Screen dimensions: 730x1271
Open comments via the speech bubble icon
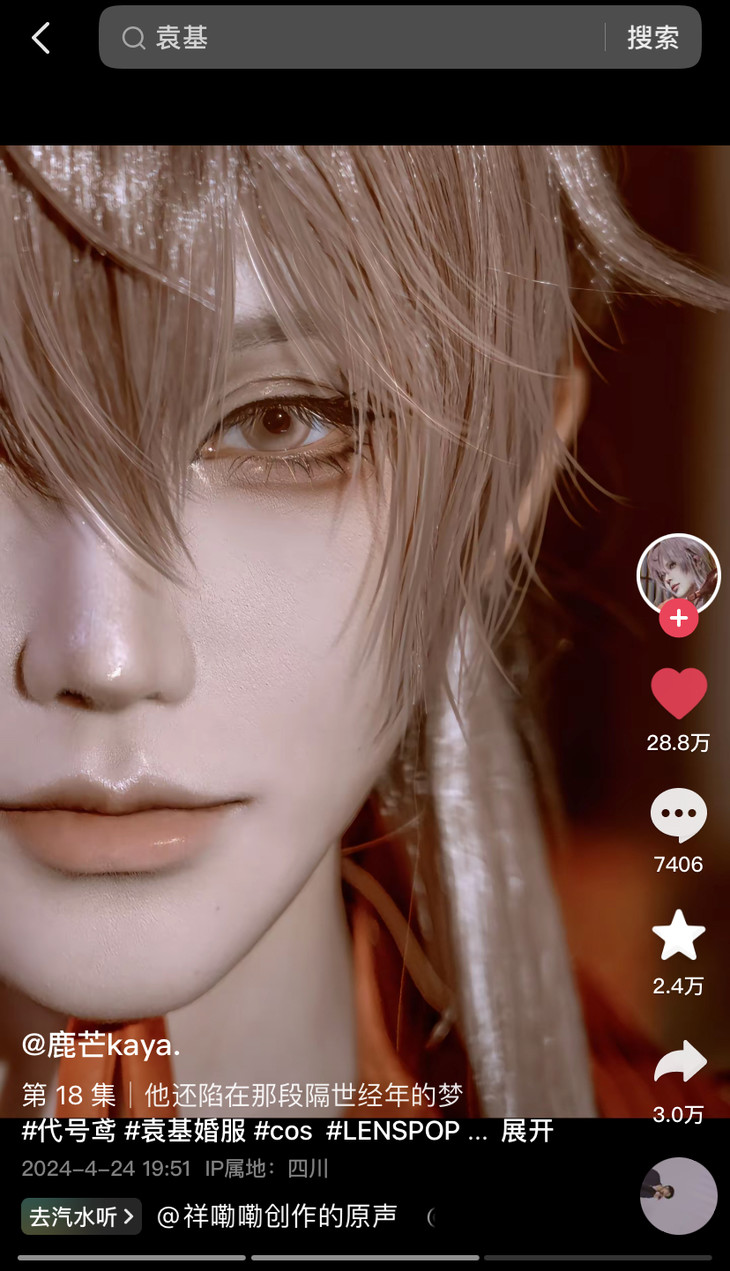tap(678, 815)
